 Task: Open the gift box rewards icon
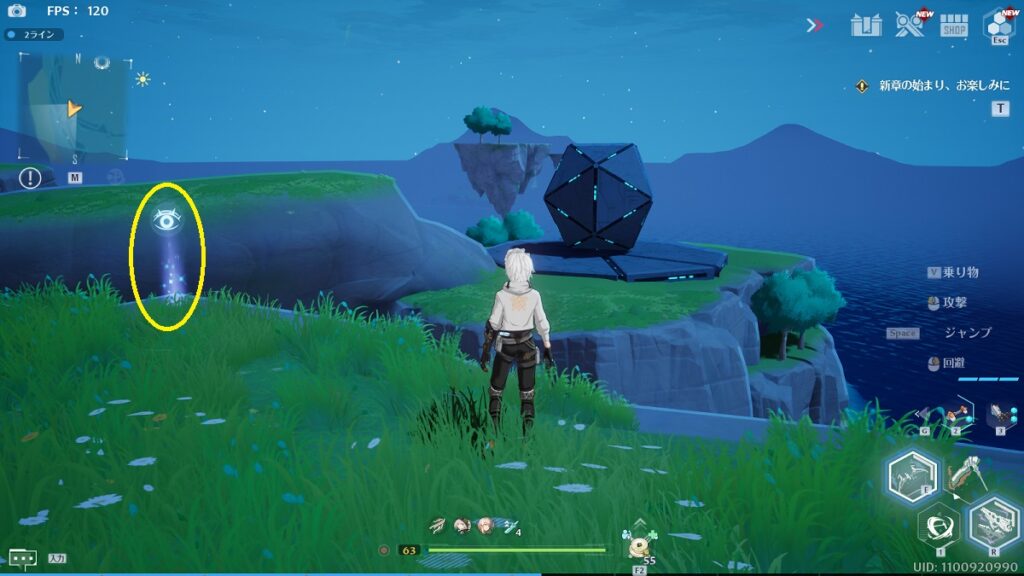pos(865,24)
